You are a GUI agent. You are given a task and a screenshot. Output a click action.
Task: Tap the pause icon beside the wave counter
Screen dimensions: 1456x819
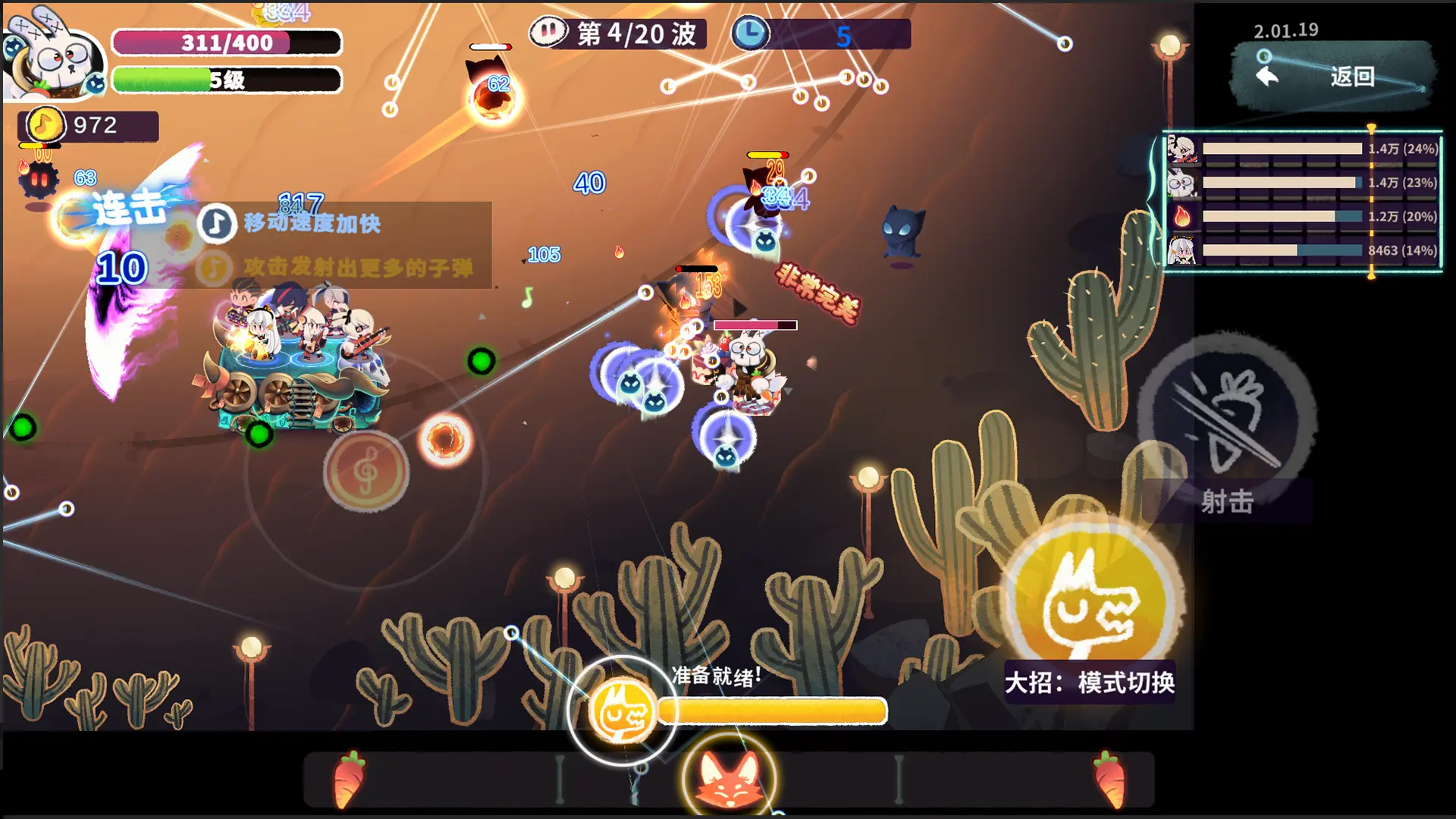(x=548, y=33)
